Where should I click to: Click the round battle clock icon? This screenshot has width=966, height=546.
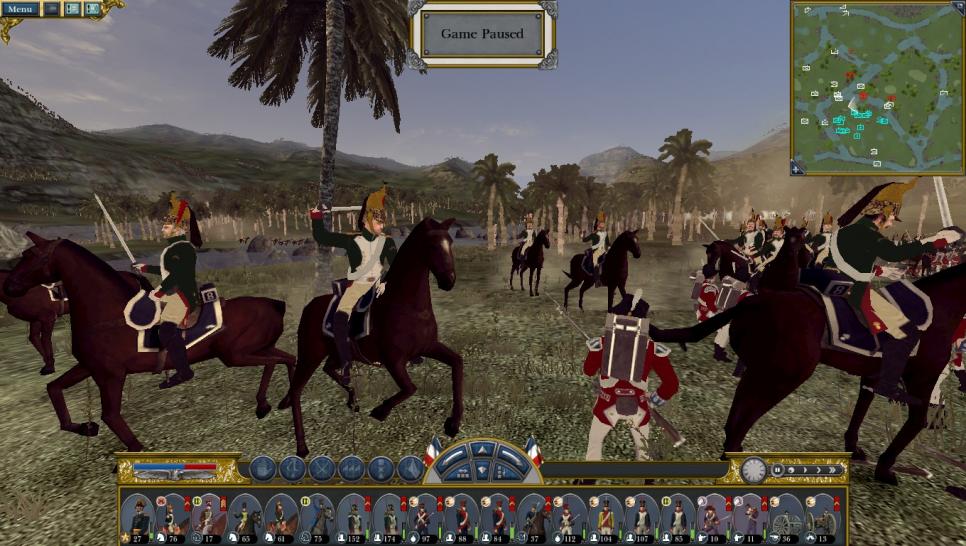tap(754, 469)
